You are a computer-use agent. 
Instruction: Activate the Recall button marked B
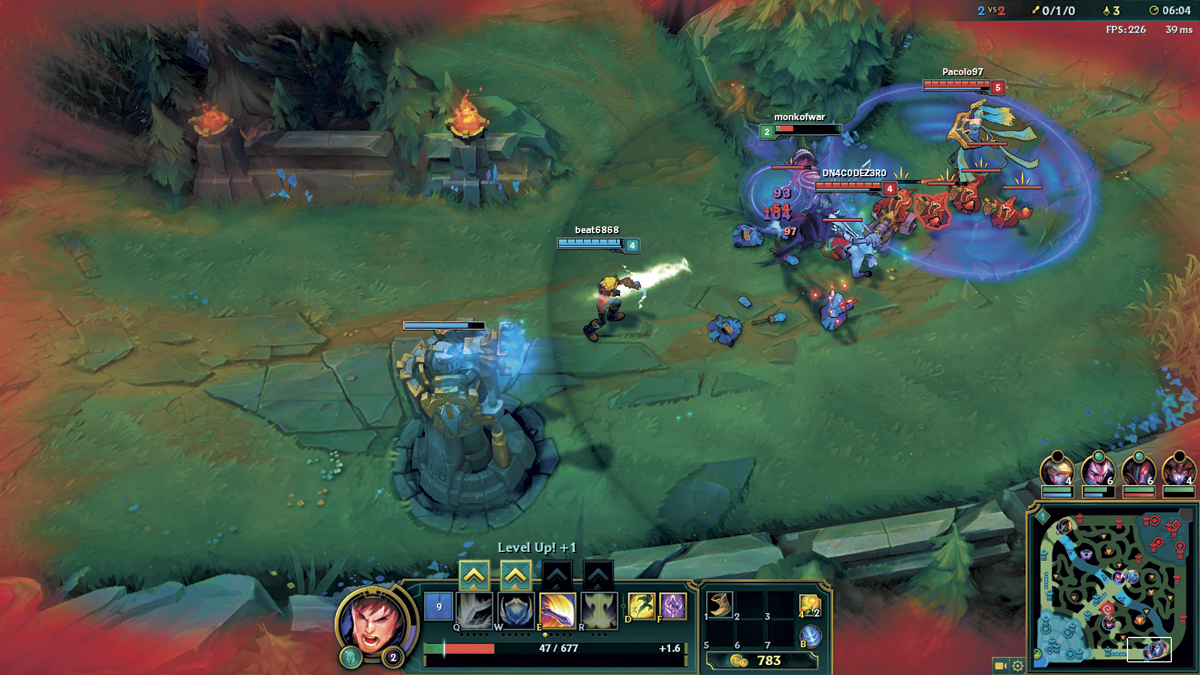tap(808, 636)
